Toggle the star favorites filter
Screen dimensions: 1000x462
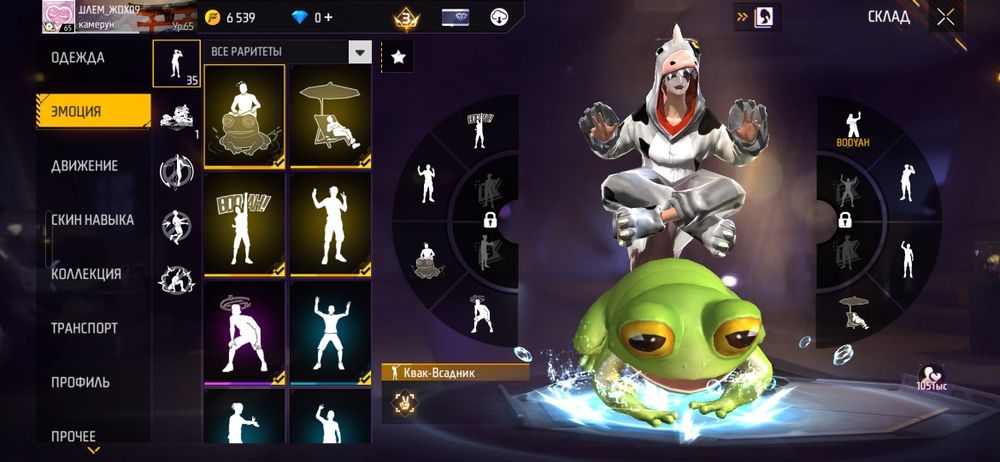tap(398, 58)
